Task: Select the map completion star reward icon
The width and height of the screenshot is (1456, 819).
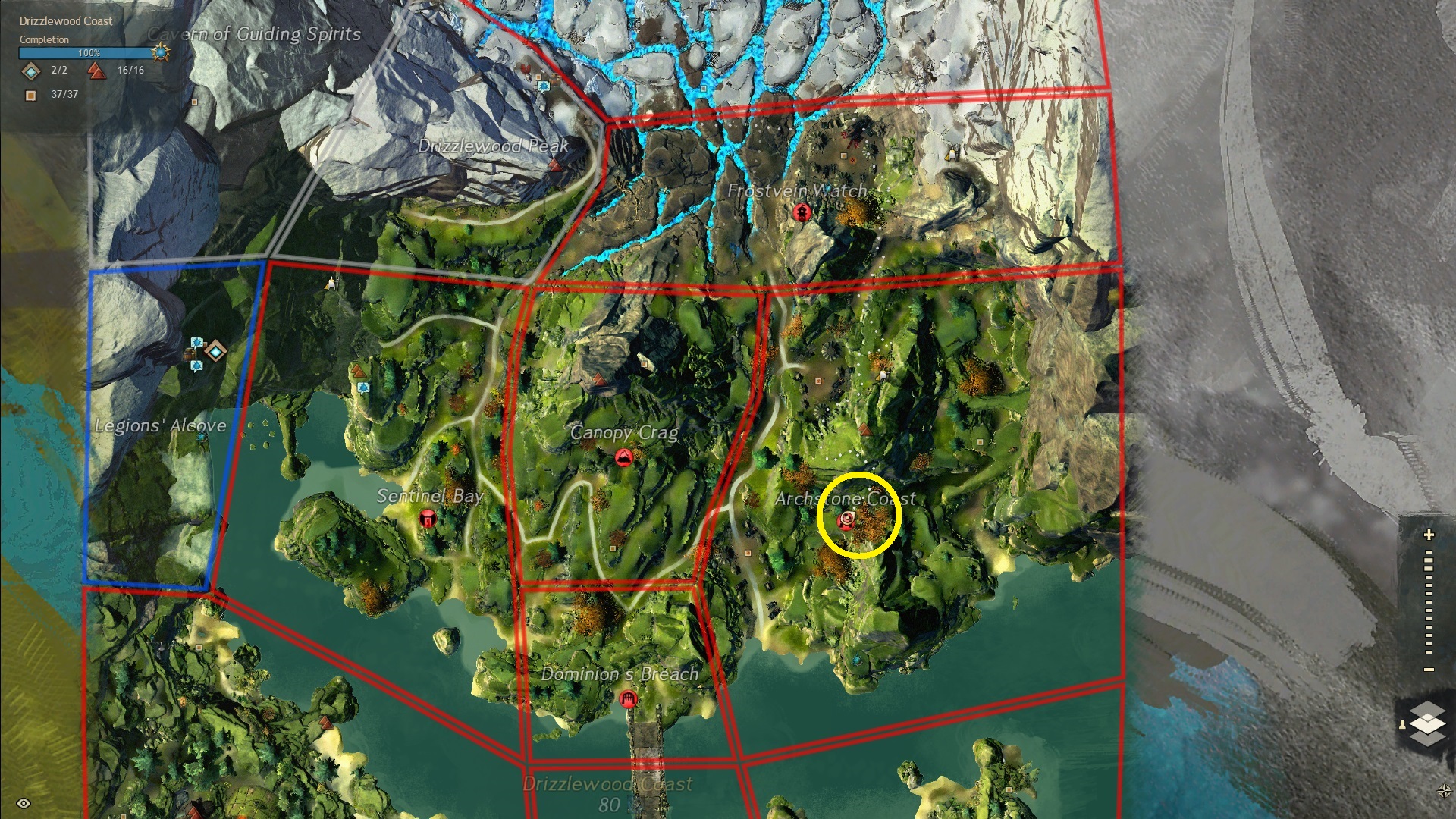Action: pyautogui.click(x=160, y=52)
